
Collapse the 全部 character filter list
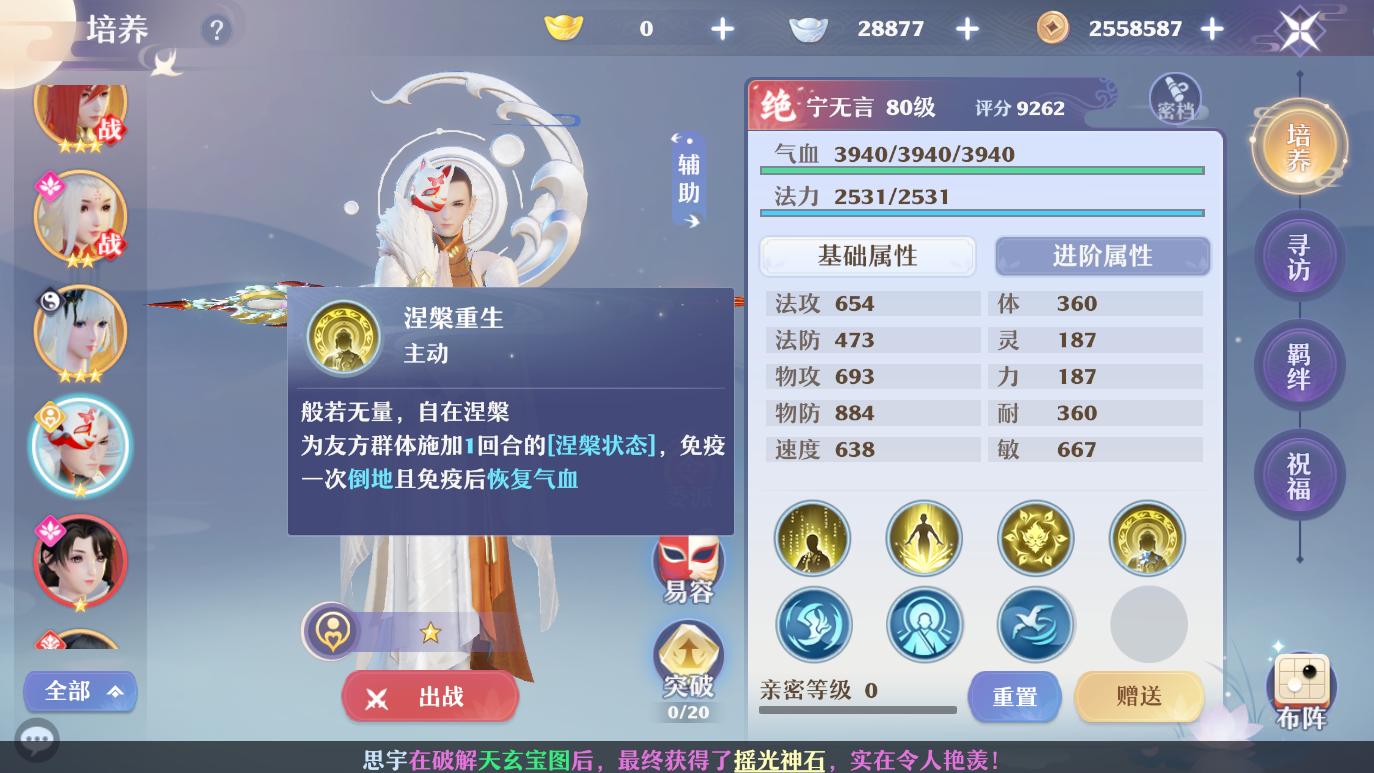(x=80, y=691)
